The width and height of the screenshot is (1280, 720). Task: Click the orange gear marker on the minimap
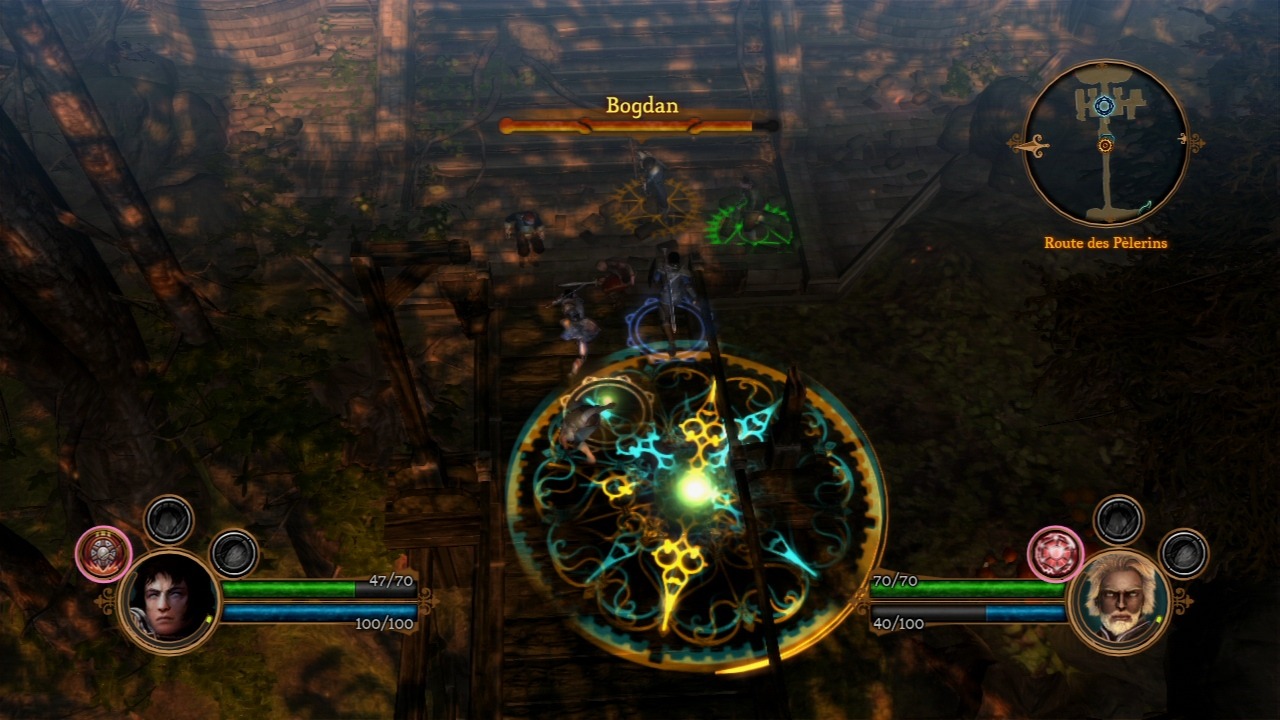[1105, 145]
